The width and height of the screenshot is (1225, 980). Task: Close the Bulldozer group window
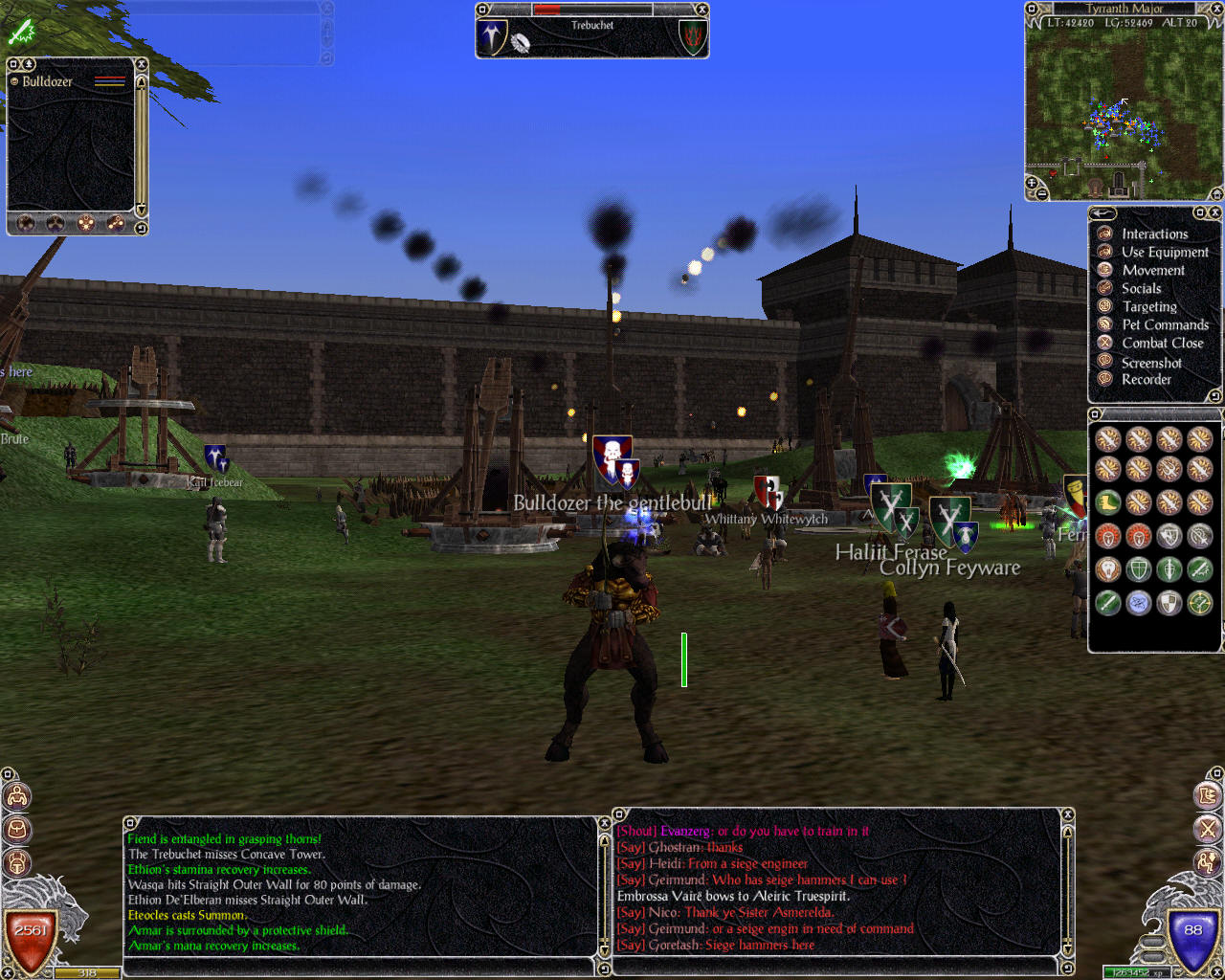pyautogui.click(x=142, y=64)
